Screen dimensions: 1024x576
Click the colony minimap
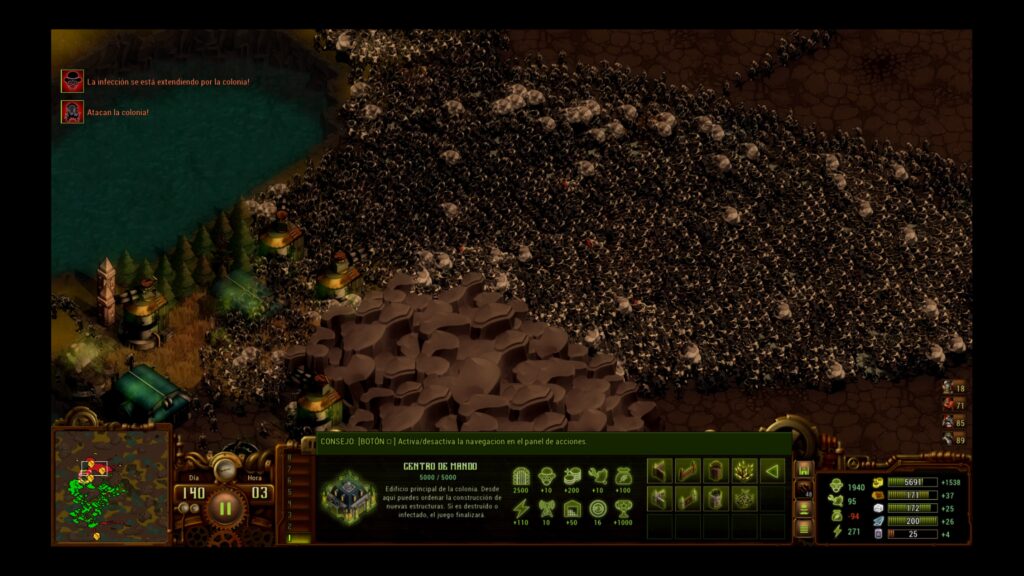point(111,485)
